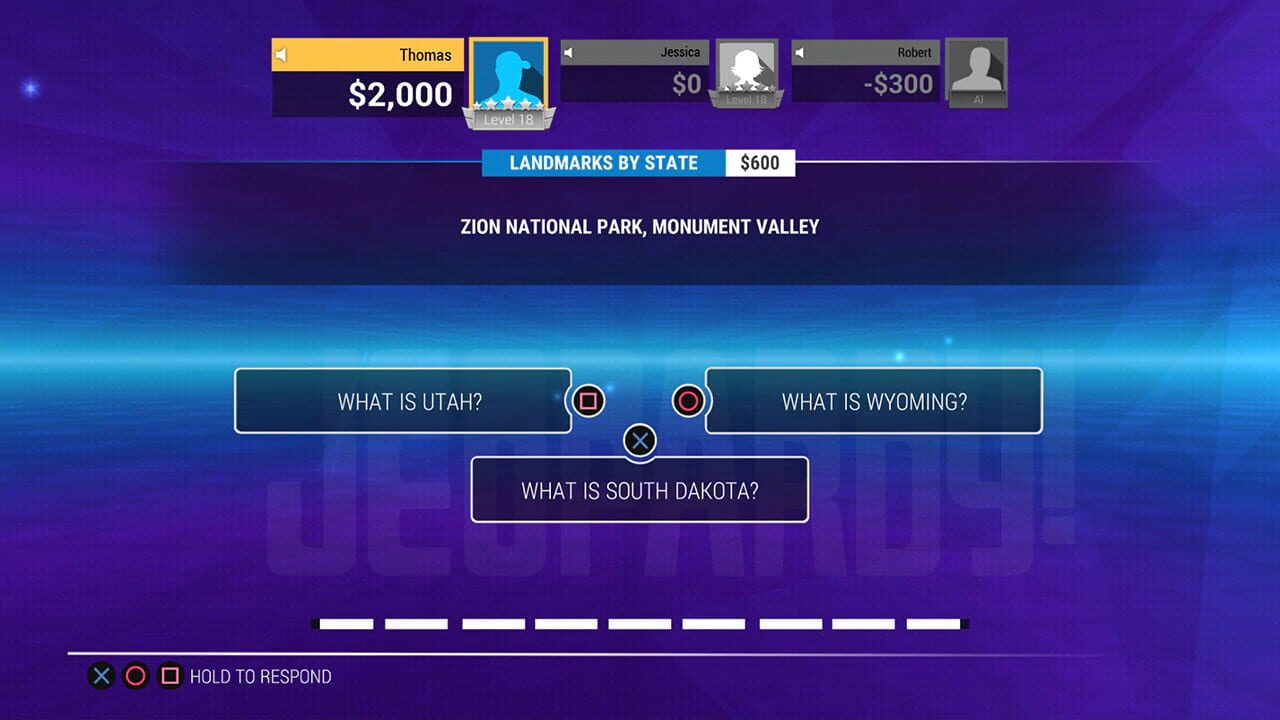
Task: Mute Thomas using his speaker icon
Action: pos(281,55)
